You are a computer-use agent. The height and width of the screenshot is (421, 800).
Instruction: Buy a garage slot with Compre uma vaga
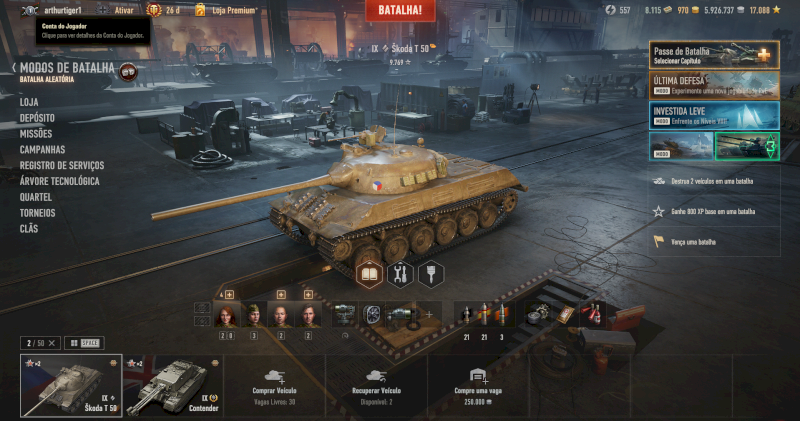(x=478, y=385)
